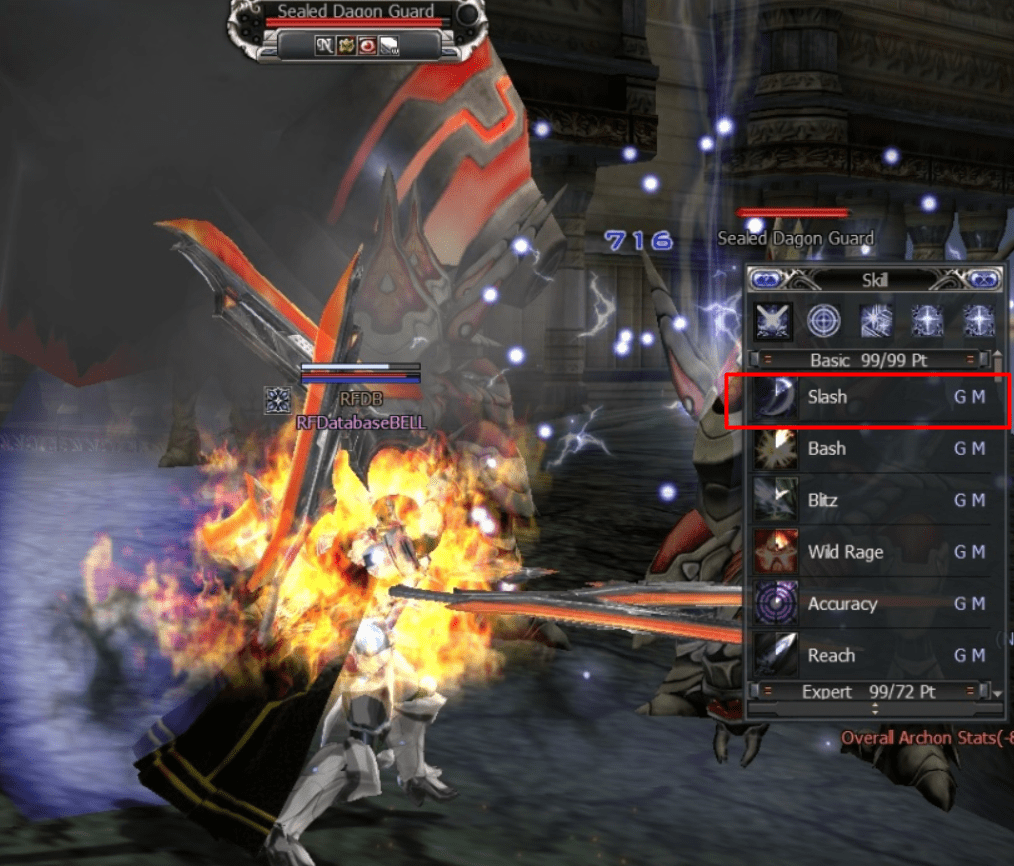Click the skill window's top-left blue button
The height and width of the screenshot is (866, 1014).
click(x=766, y=281)
